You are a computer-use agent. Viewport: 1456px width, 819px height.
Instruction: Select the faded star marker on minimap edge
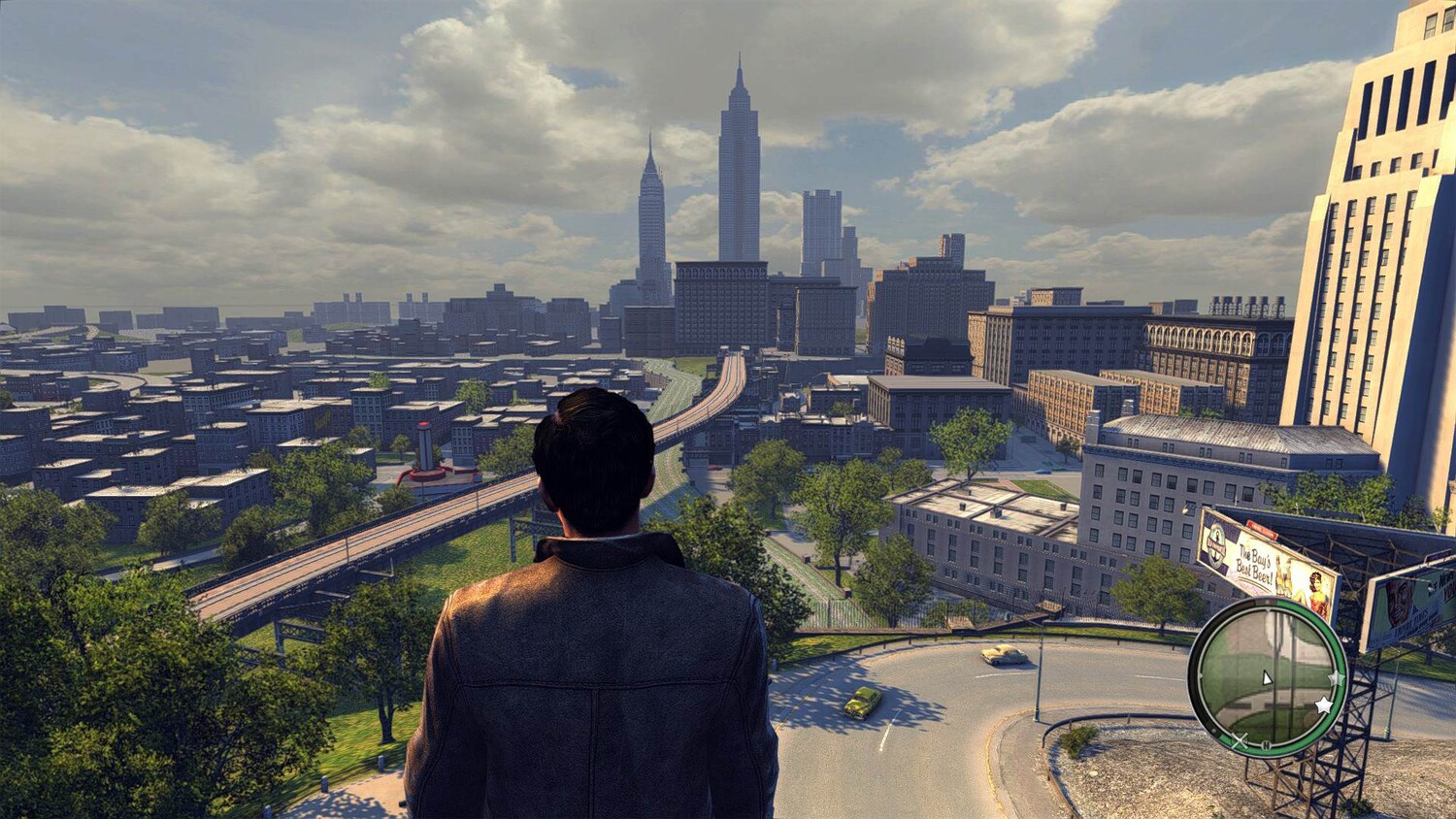(1336, 677)
